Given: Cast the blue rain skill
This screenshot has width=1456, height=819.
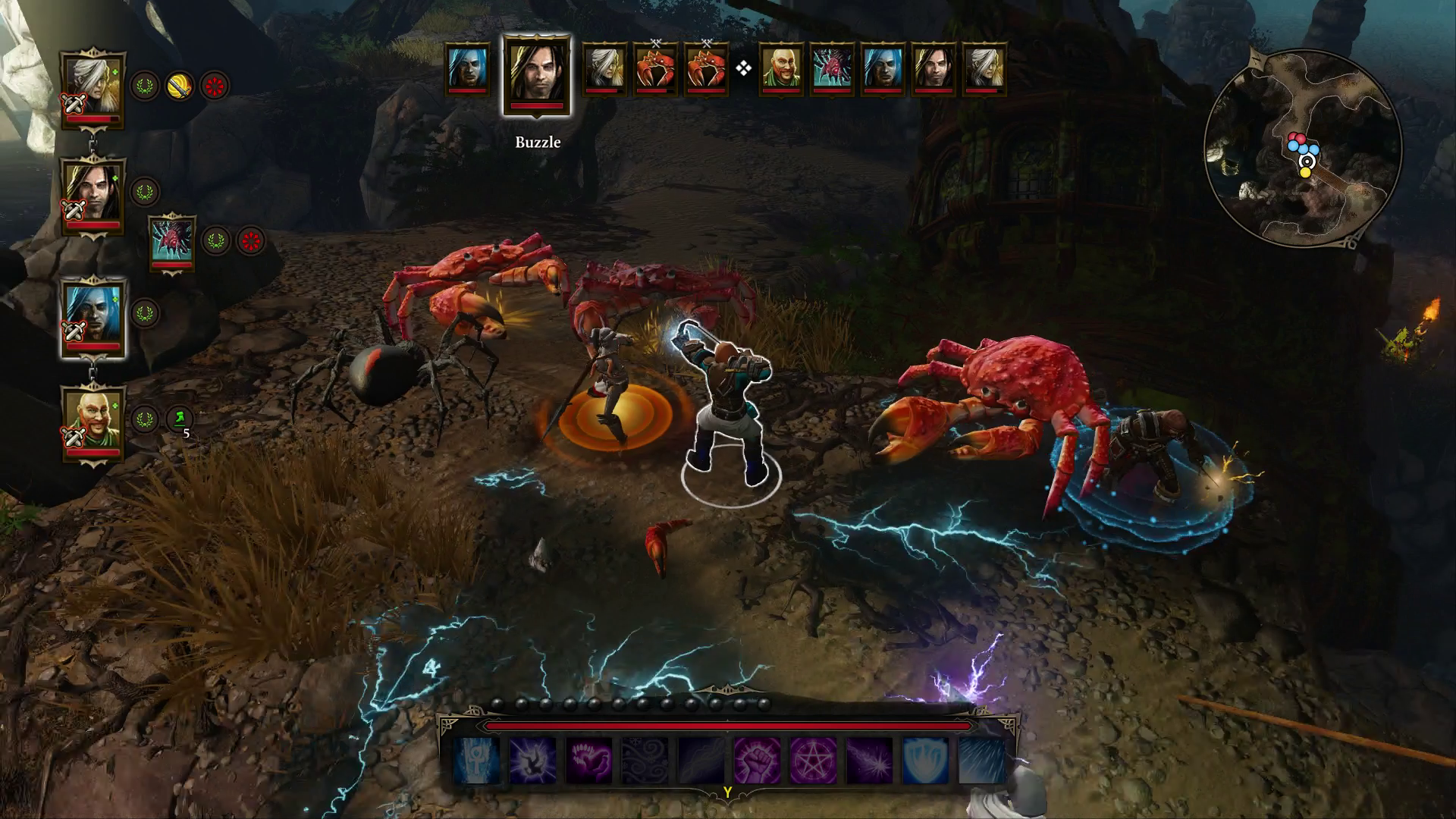Looking at the screenshot, I should click(981, 761).
